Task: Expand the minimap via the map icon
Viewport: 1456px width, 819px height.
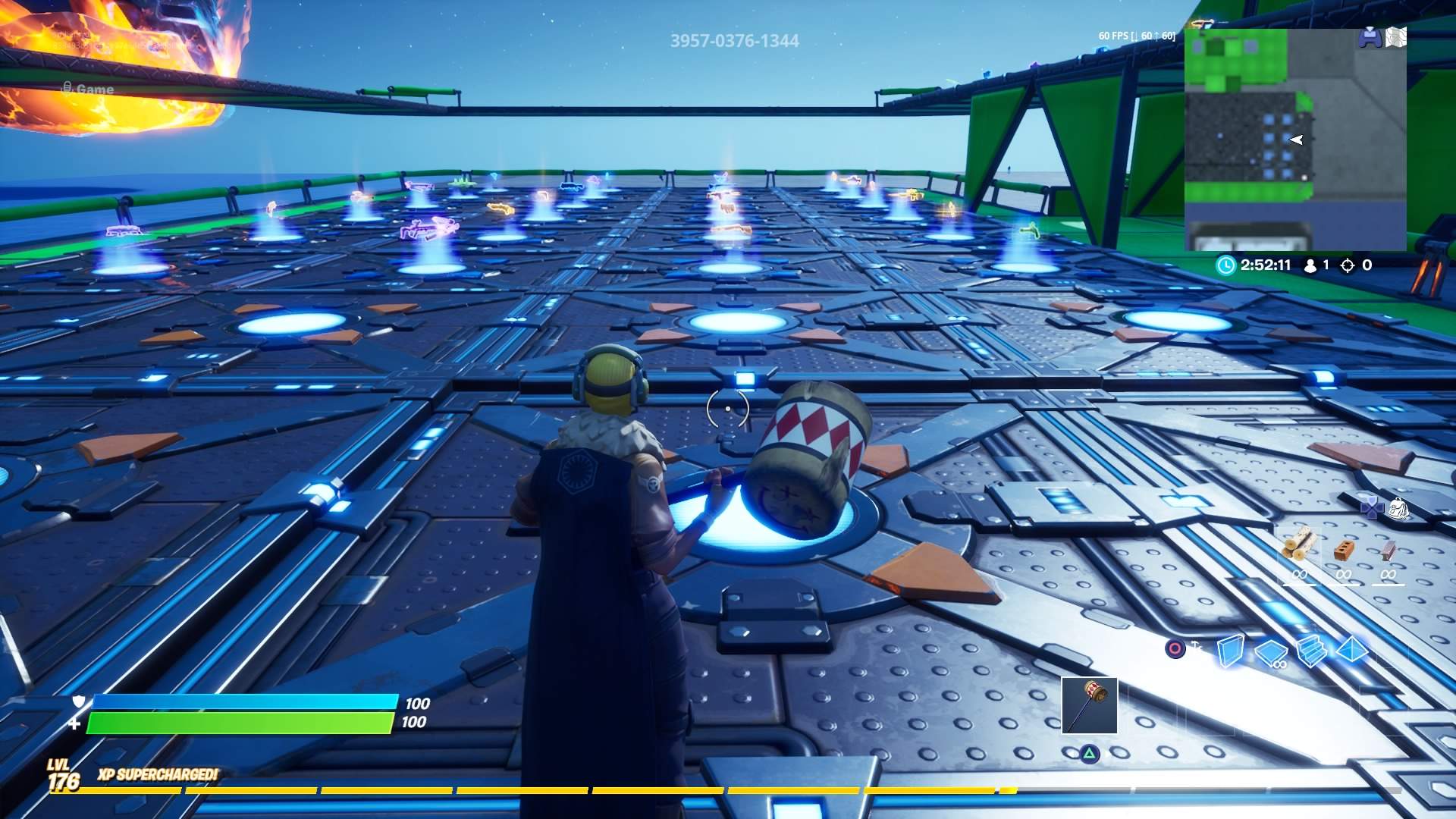Action: pyautogui.click(x=1396, y=36)
